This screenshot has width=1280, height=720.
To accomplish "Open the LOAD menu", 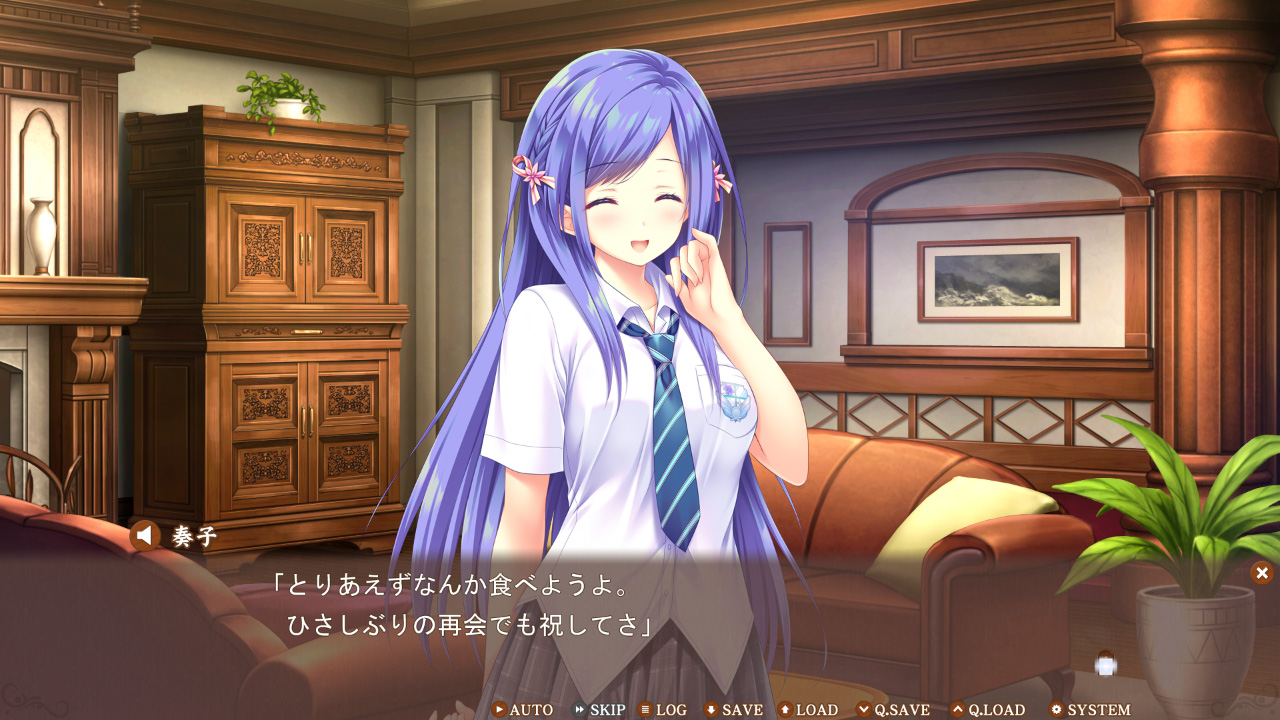I will click(x=808, y=710).
